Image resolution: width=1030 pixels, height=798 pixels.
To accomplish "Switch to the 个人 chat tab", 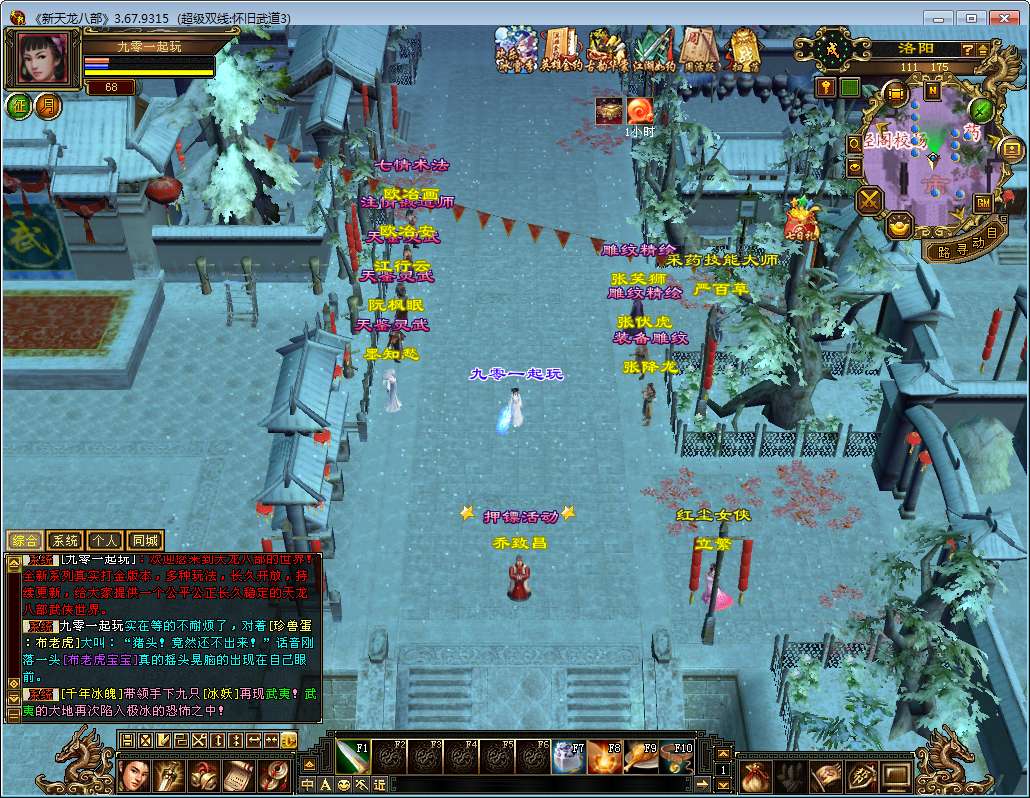I will pos(105,540).
